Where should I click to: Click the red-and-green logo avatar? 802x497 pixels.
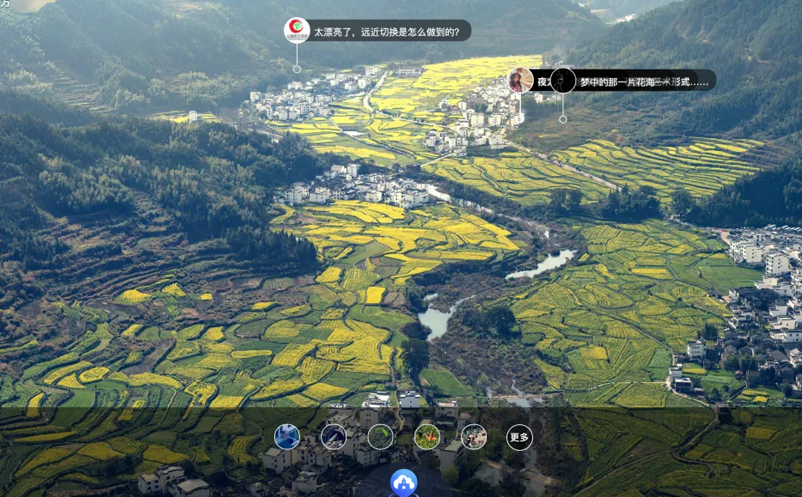[297, 30]
